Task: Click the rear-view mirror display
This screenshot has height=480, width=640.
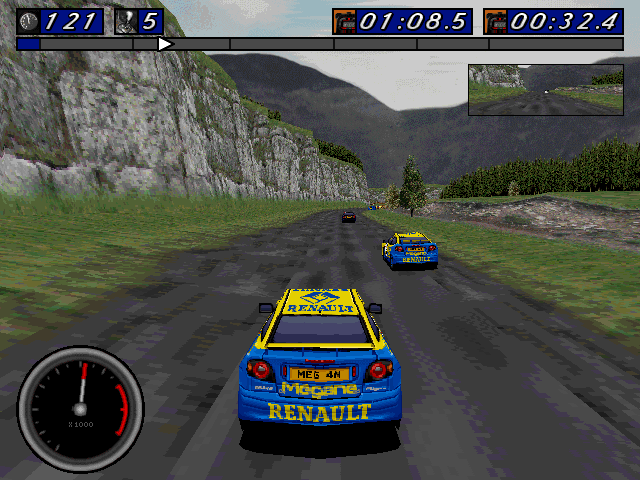Action: click(545, 89)
